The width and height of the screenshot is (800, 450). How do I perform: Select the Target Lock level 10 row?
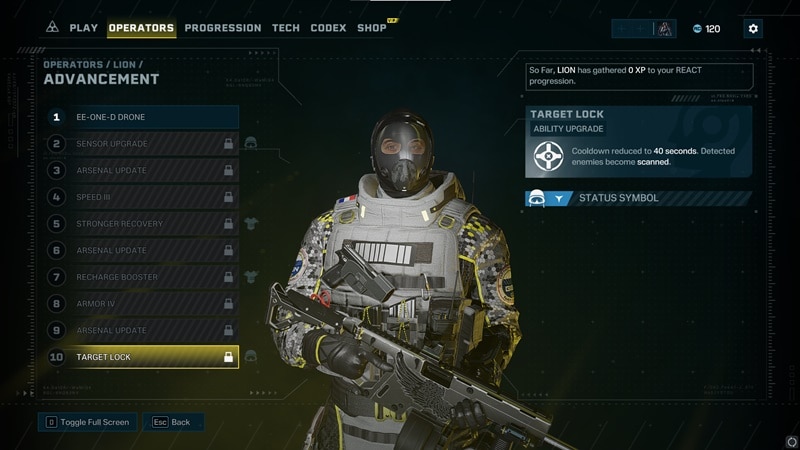click(x=143, y=357)
